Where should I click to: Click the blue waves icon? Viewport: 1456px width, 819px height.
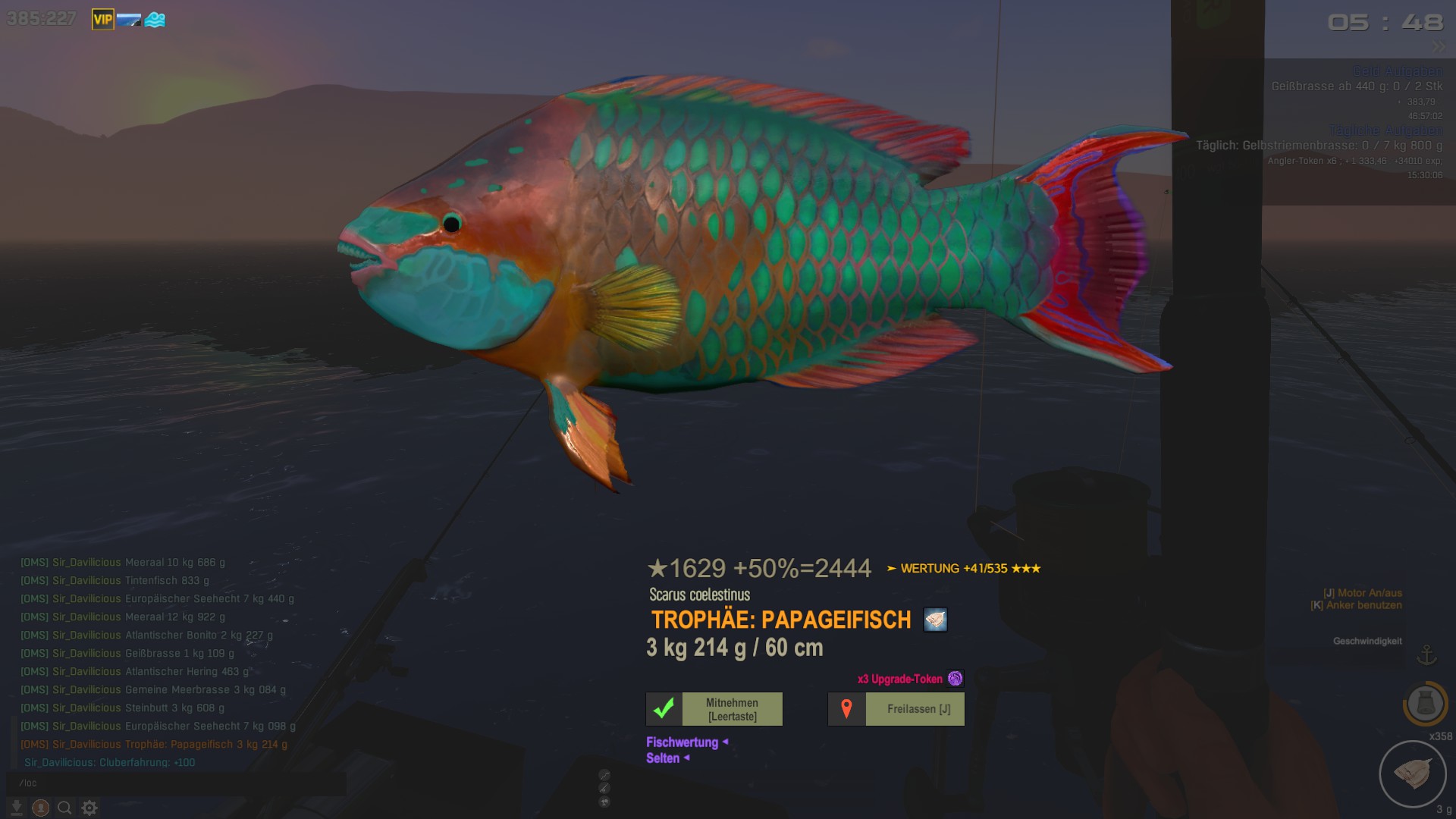click(x=155, y=20)
